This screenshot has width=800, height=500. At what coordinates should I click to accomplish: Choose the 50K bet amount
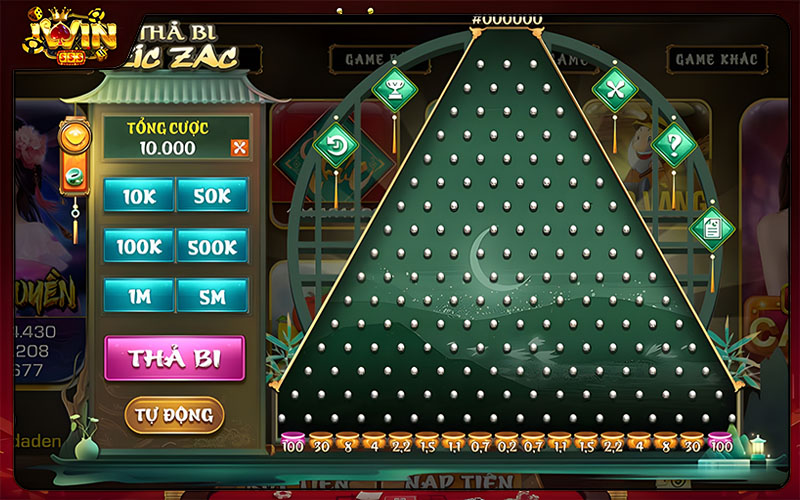[212, 196]
